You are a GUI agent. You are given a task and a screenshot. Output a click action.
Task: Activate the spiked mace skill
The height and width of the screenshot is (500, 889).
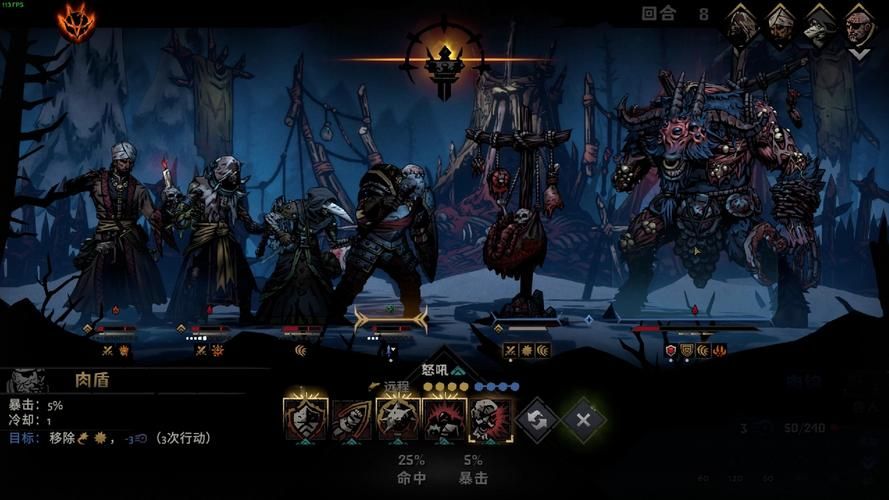point(398,420)
